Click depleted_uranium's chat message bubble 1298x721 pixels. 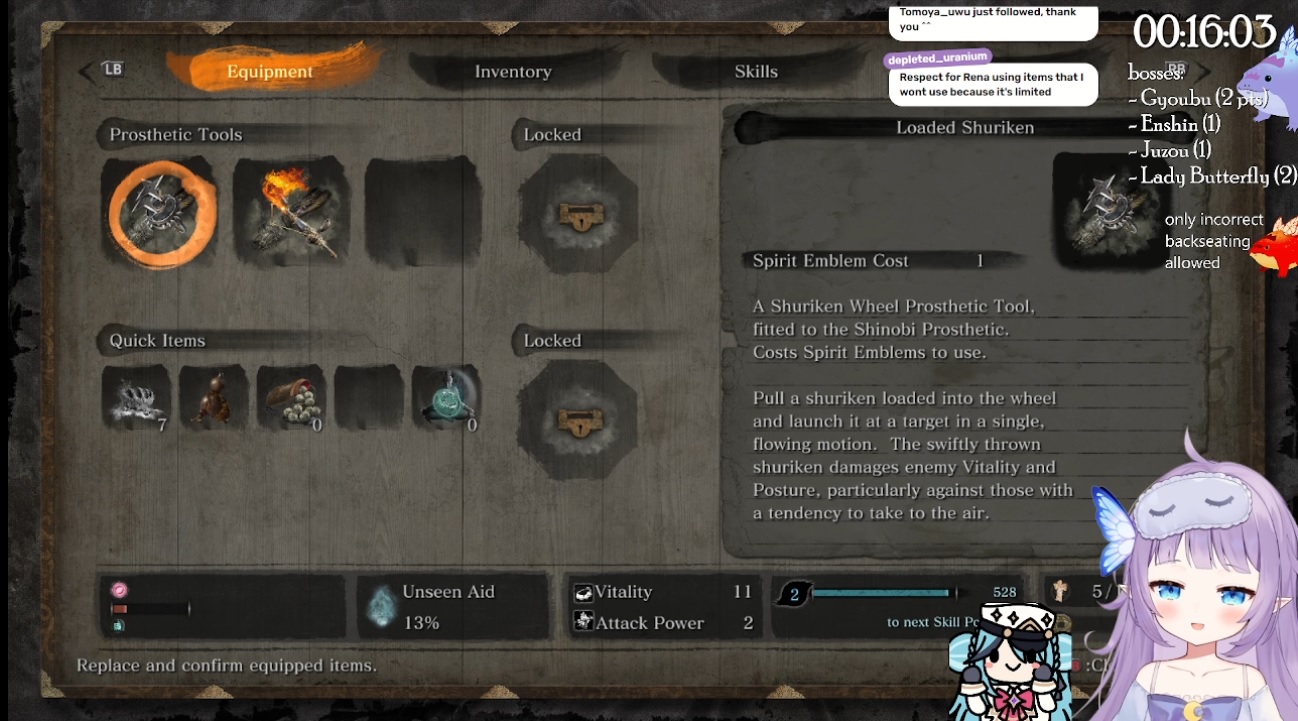pyautogui.click(x=990, y=84)
